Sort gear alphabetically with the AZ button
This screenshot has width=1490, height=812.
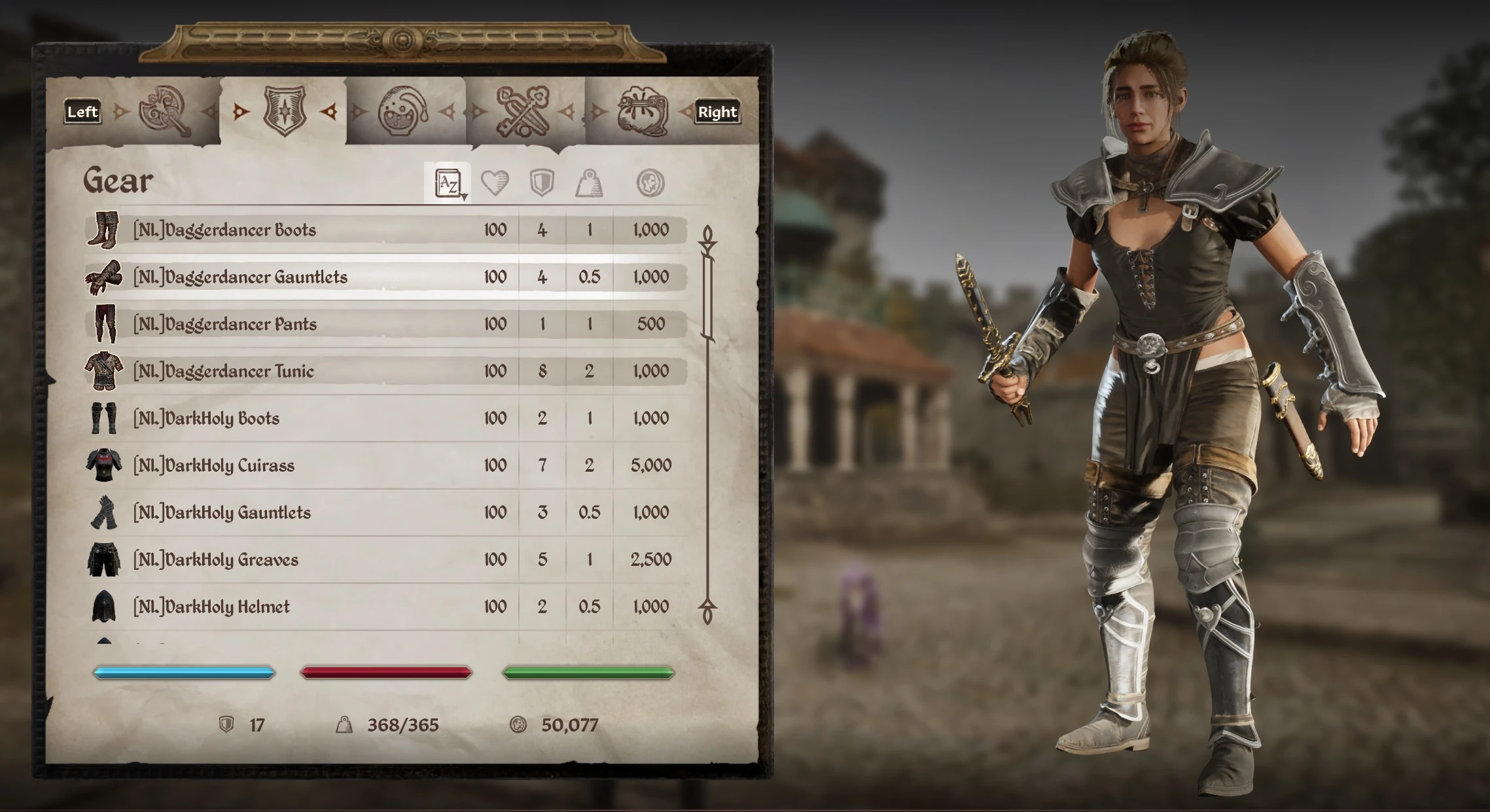tap(448, 184)
